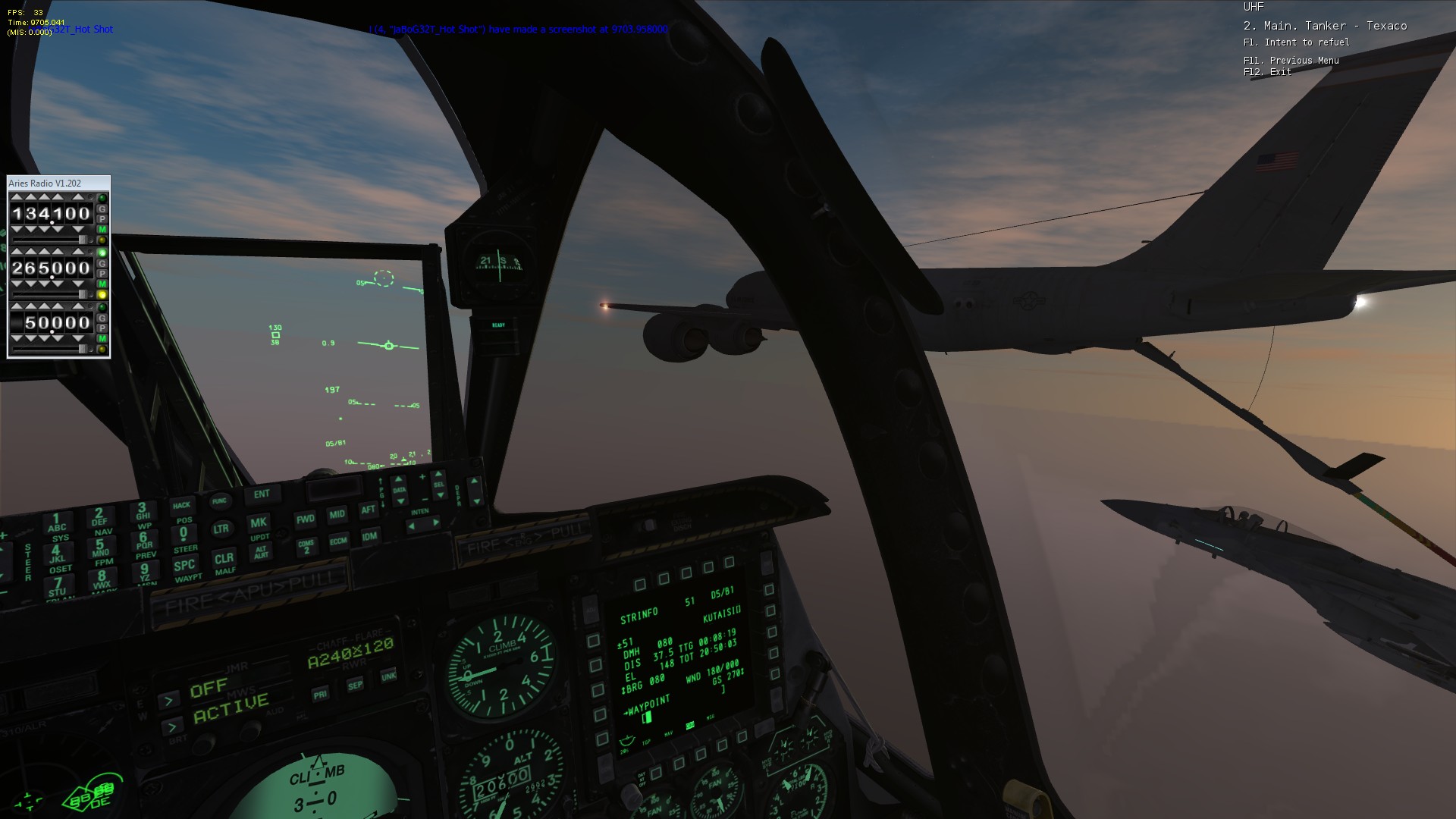Viewport: 1456px width, 819px height.
Task: Create a markpoint with the MK button
Action: pos(259,523)
